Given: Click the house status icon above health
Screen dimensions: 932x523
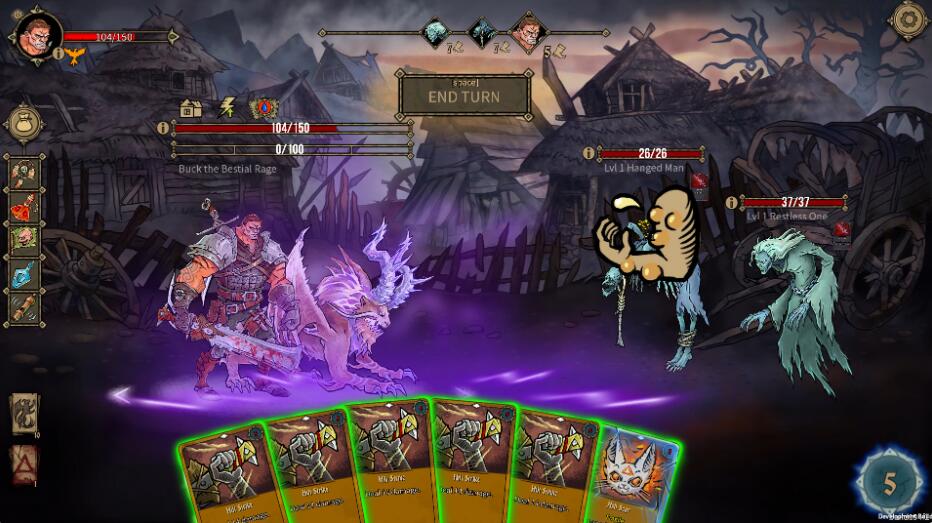Looking at the screenshot, I should pos(191,107).
